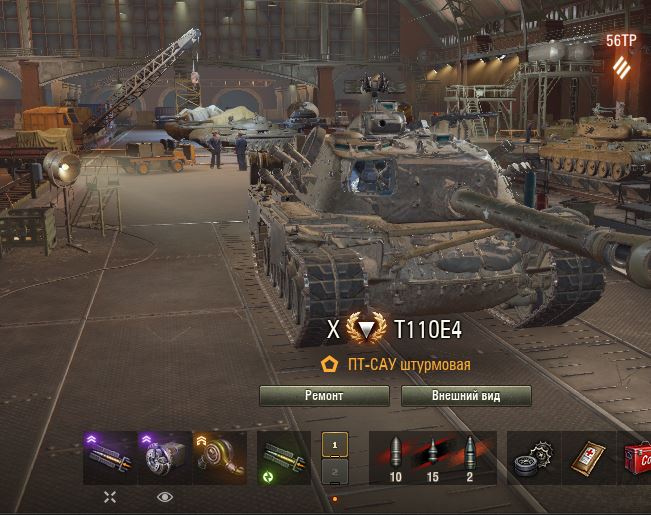Select the gun rammer equipment slot
The width and height of the screenshot is (651, 515).
tap(110, 457)
